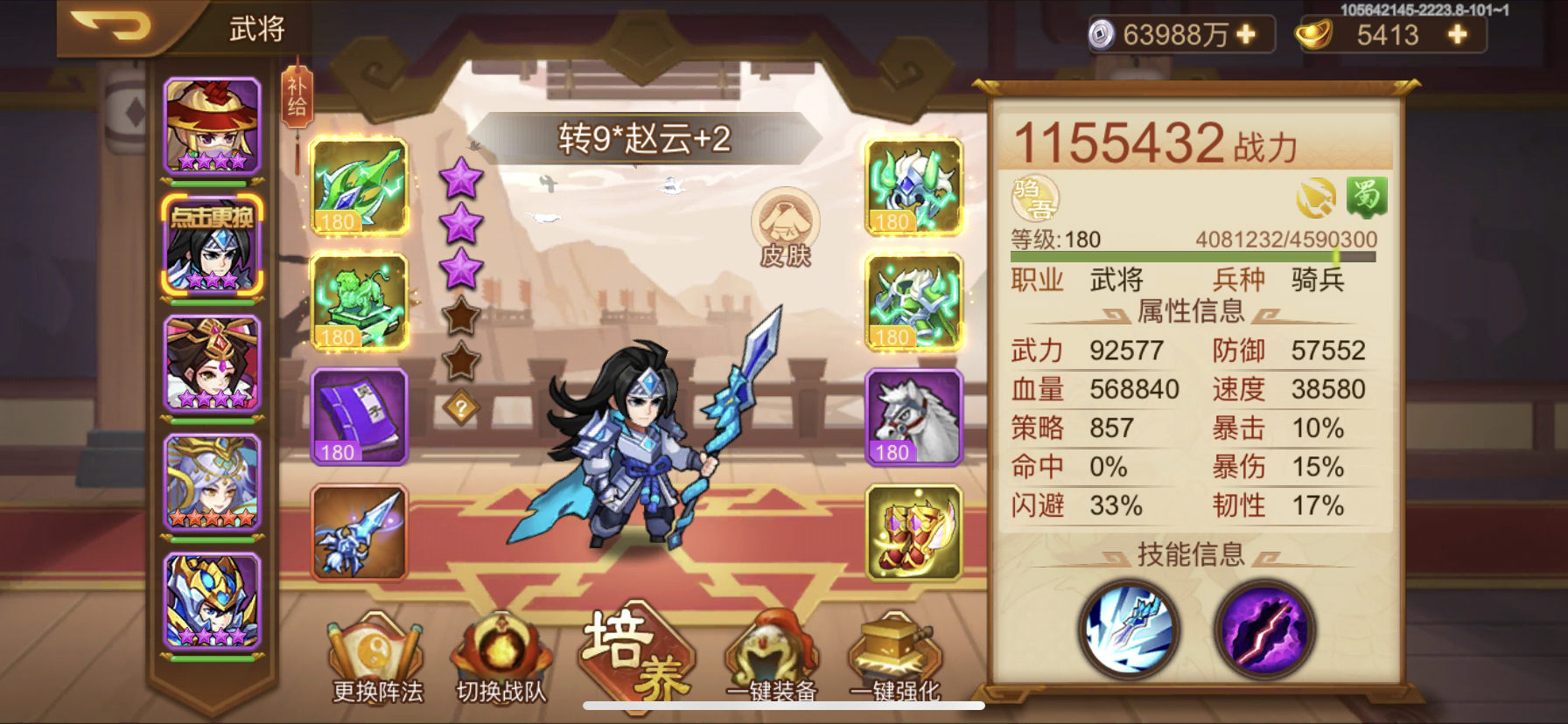Tap the locked star with question mark
Viewport: 1568px width, 724px height.
coord(461,404)
